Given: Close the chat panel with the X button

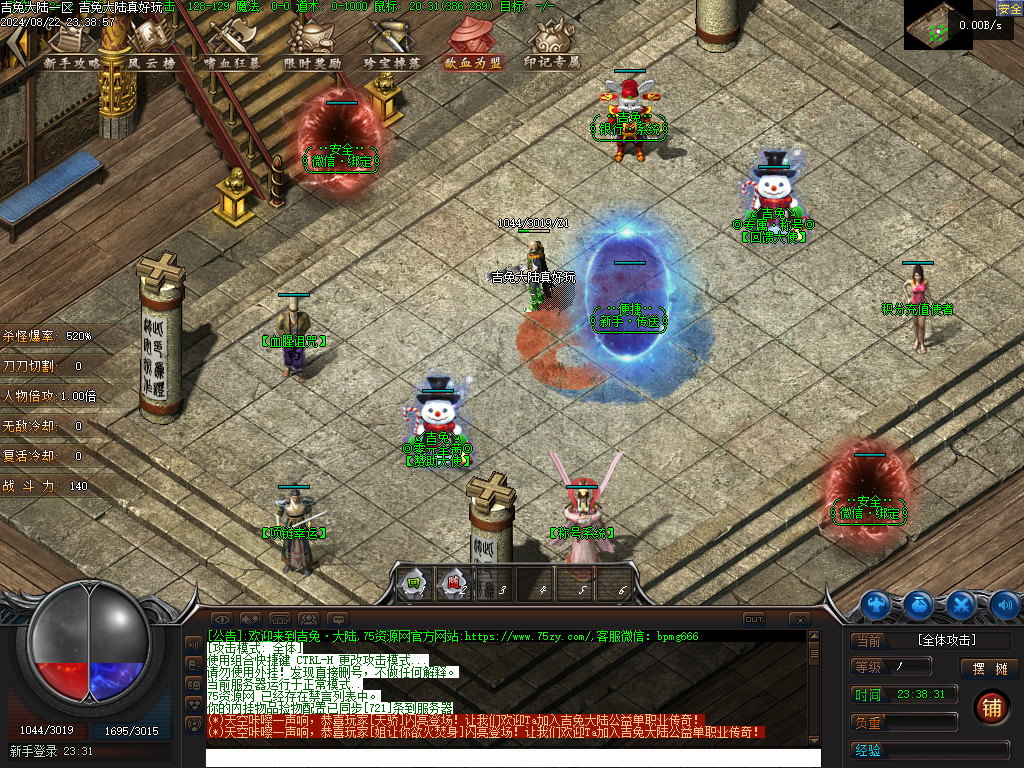Looking at the screenshot, I should tap(799, 619).
